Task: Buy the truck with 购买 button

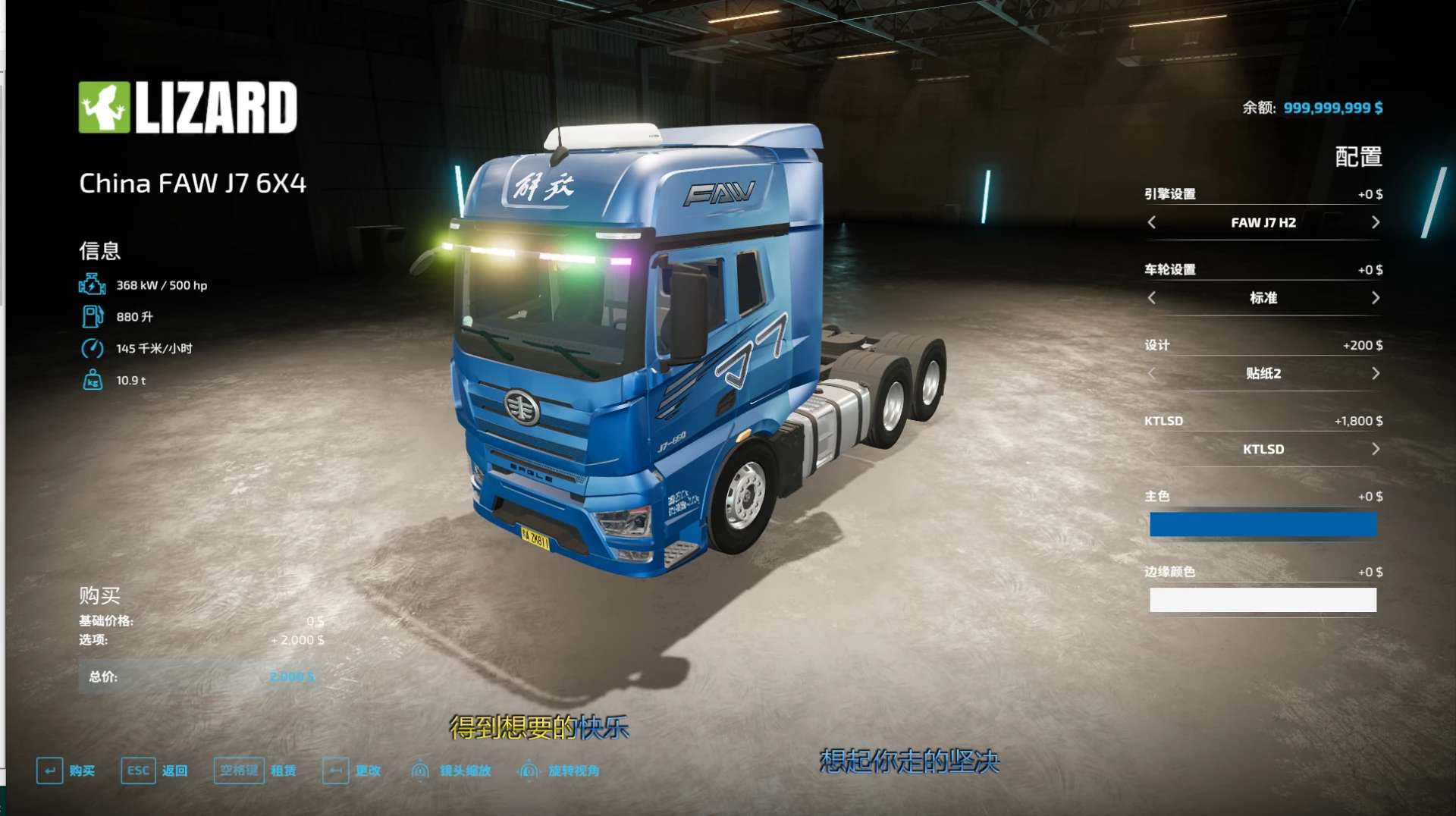Action: [66, 771]
